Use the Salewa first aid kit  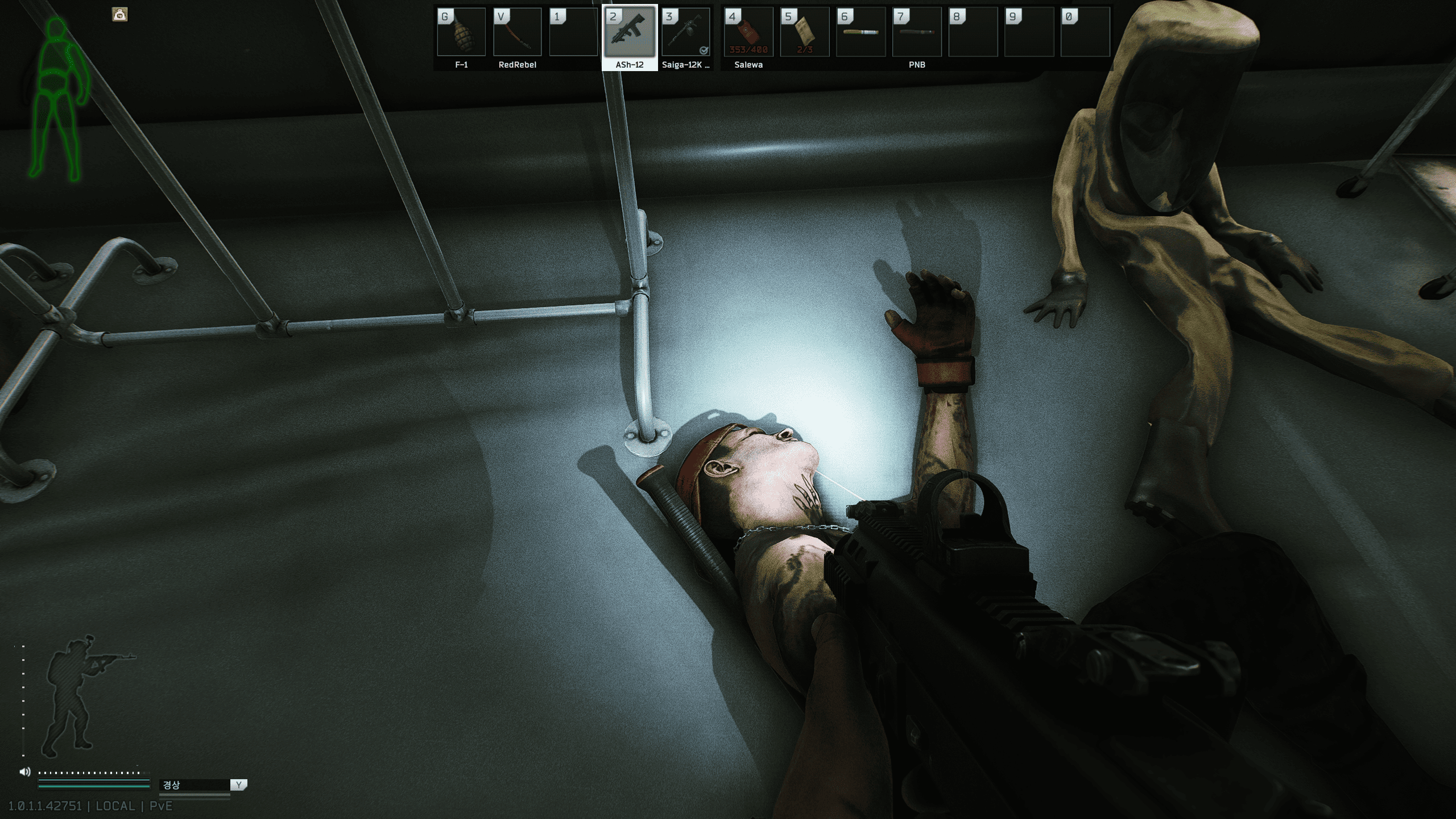[748, 33]
